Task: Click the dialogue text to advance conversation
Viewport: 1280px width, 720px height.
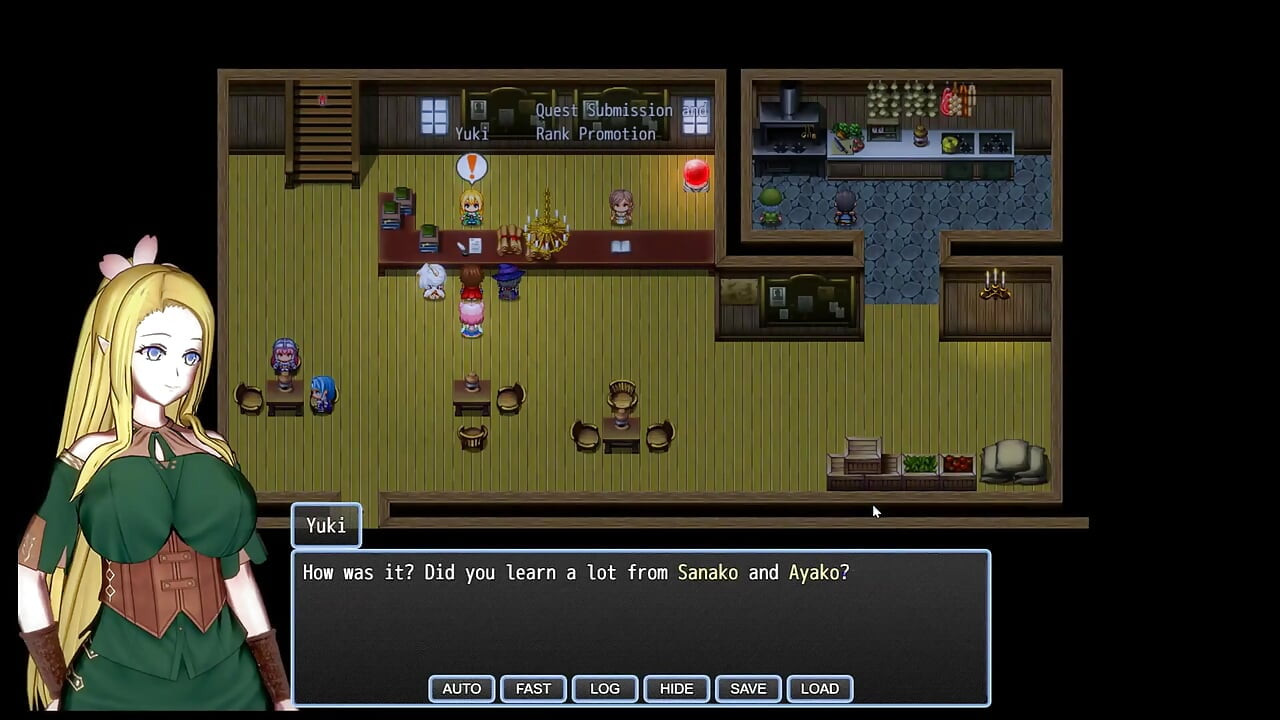Action: (575, 573)
